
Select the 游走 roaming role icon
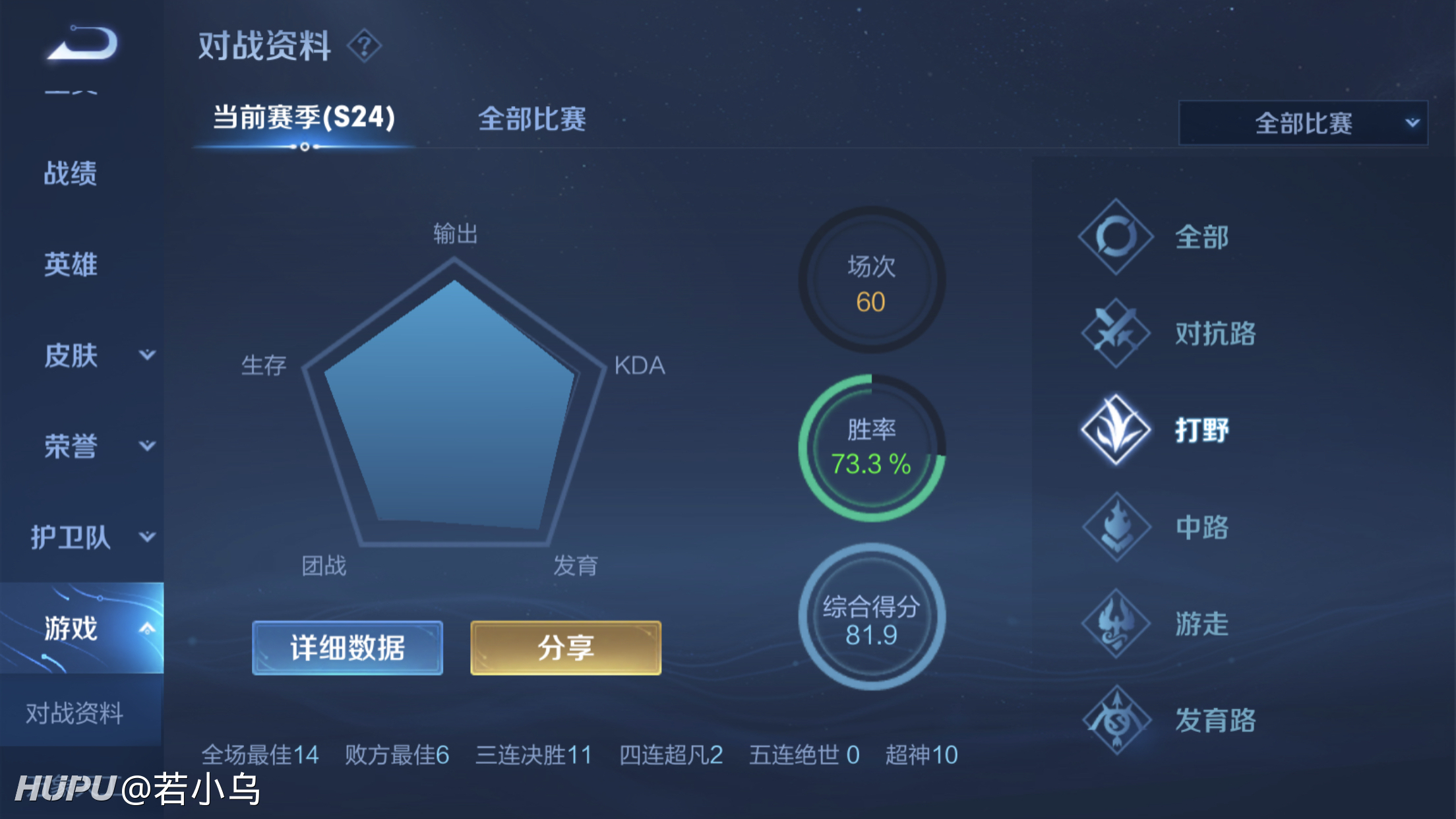pos(1116,624)
